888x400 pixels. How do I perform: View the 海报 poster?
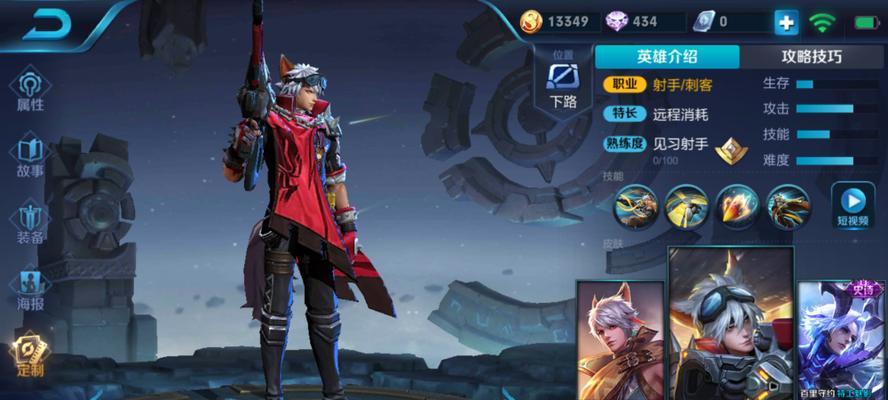point(30,290)
